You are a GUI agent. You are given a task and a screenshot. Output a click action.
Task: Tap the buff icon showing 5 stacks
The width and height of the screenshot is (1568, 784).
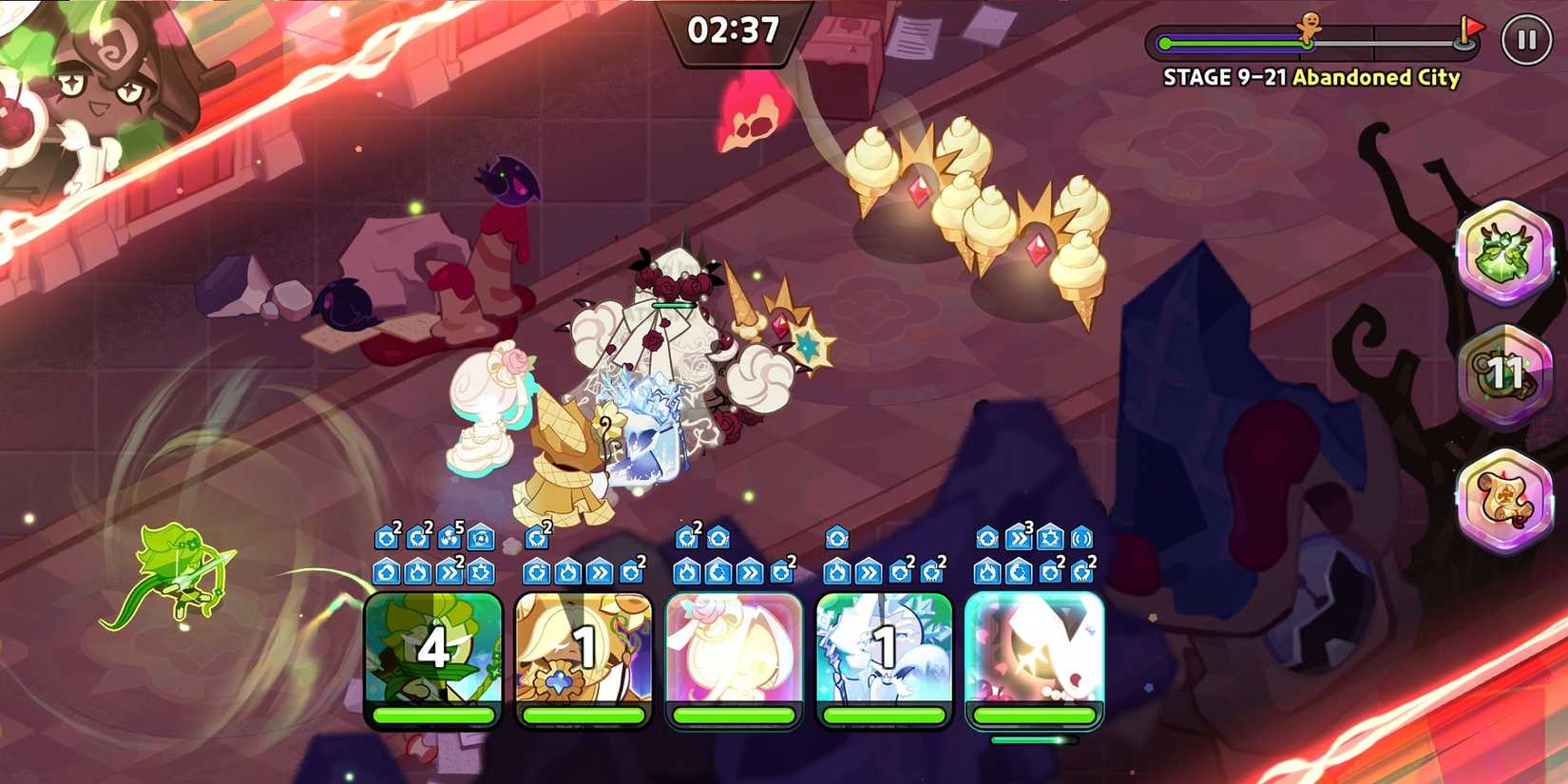(448, 539)
